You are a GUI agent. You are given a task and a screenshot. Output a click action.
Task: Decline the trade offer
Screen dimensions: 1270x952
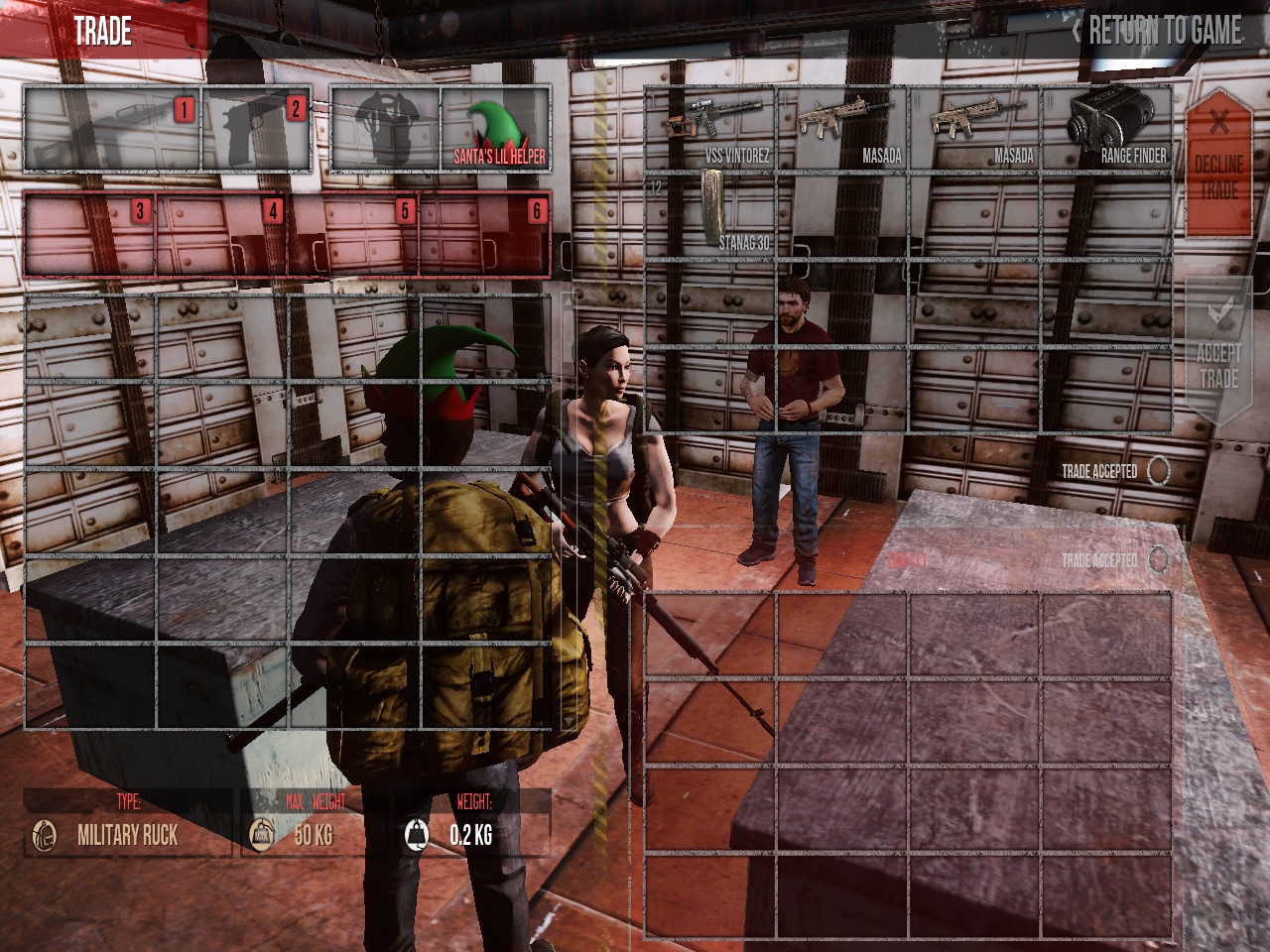coord(1218,164)
